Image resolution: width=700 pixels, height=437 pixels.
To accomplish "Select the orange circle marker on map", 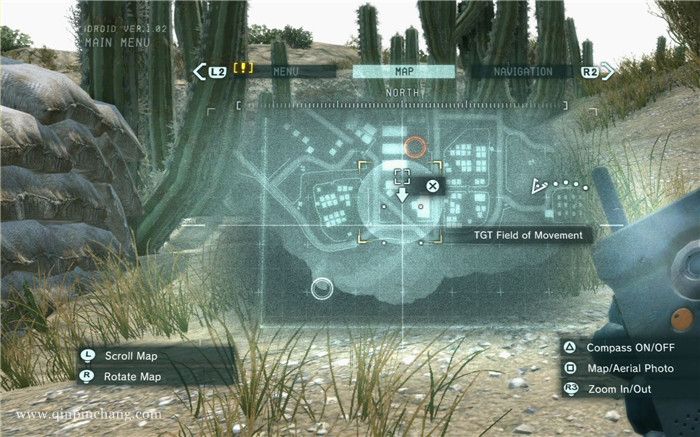I will (x=415, y=148).
